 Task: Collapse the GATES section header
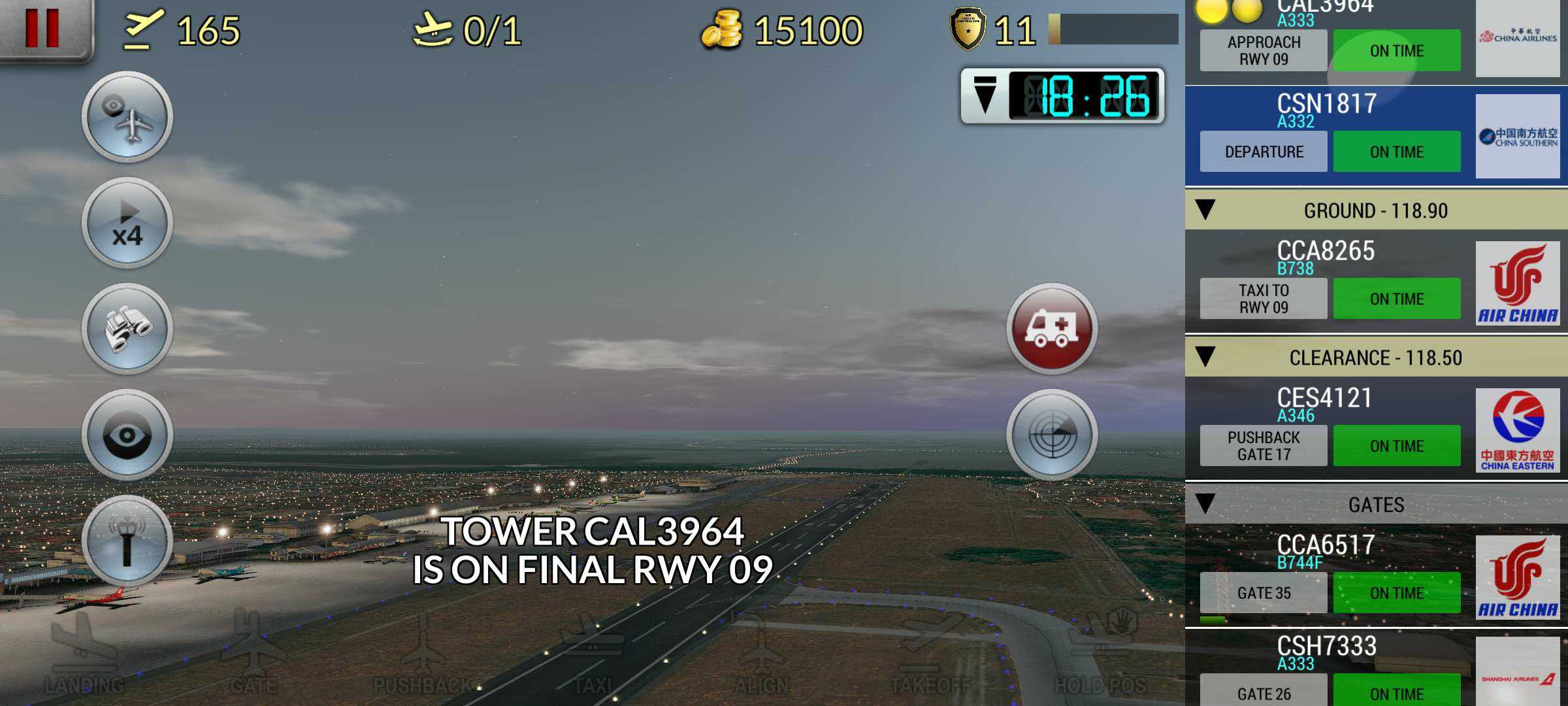(x=1205, y=505)
